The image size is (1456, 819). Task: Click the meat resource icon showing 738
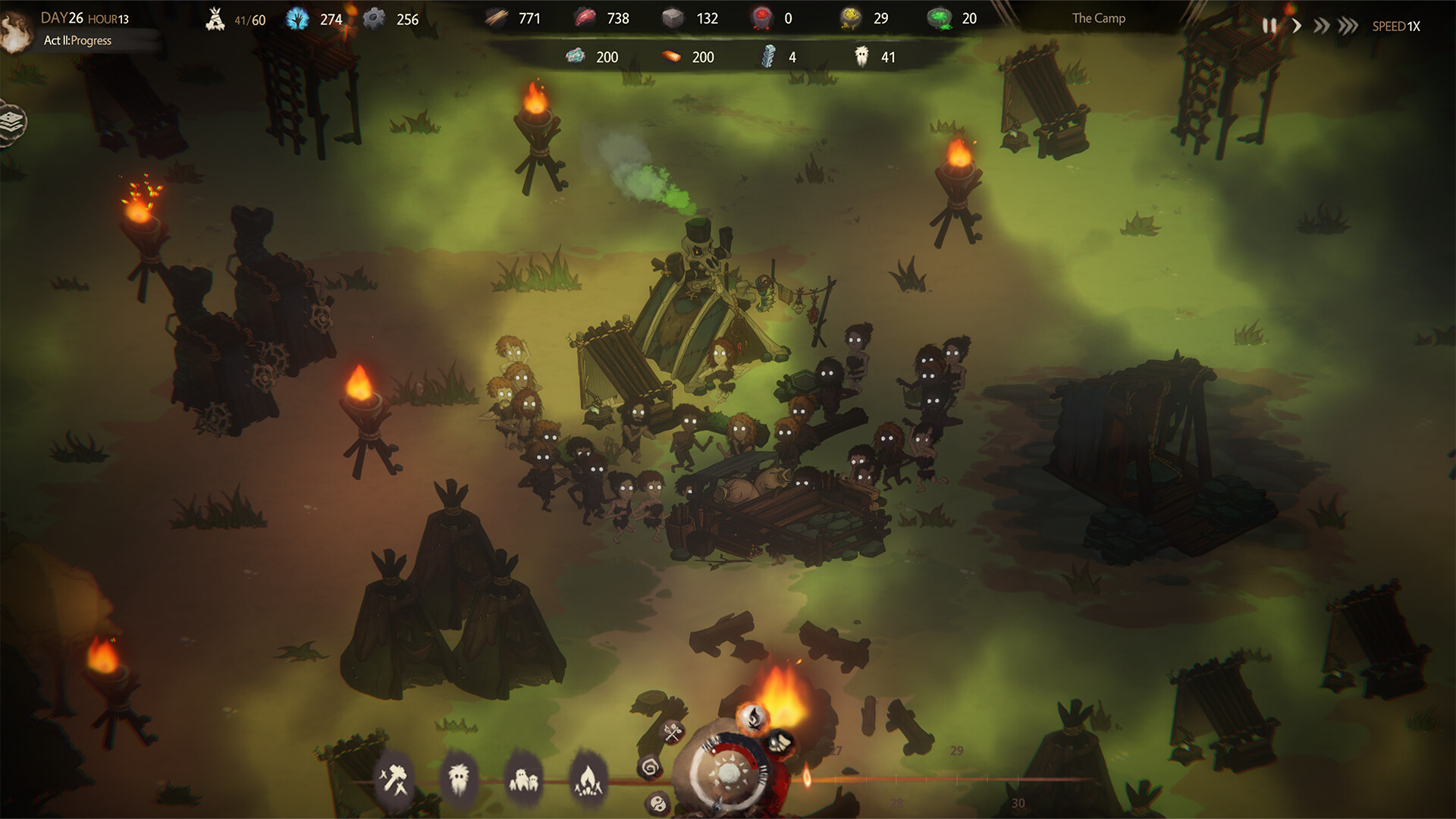point(585,17)
